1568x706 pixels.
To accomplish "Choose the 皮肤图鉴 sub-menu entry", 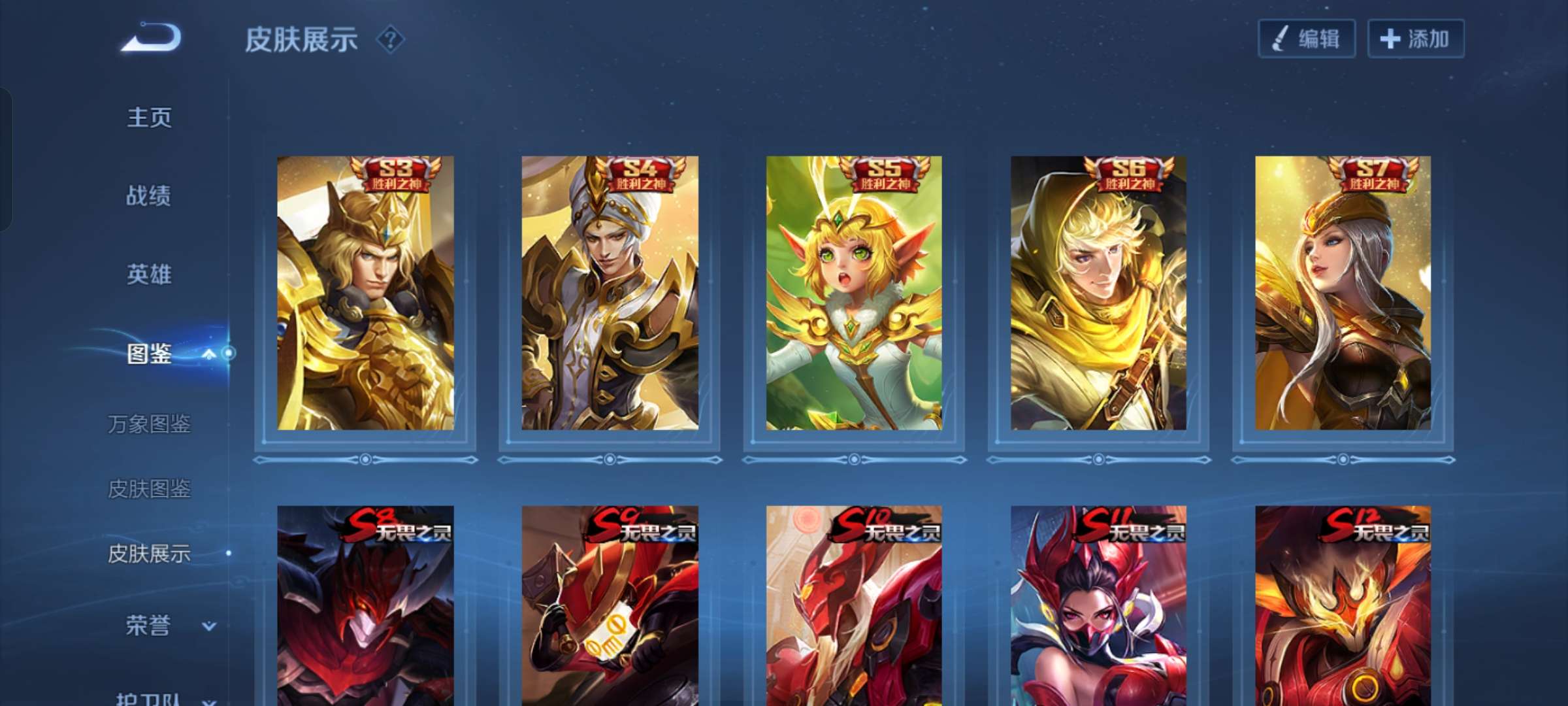I will 149,489.
